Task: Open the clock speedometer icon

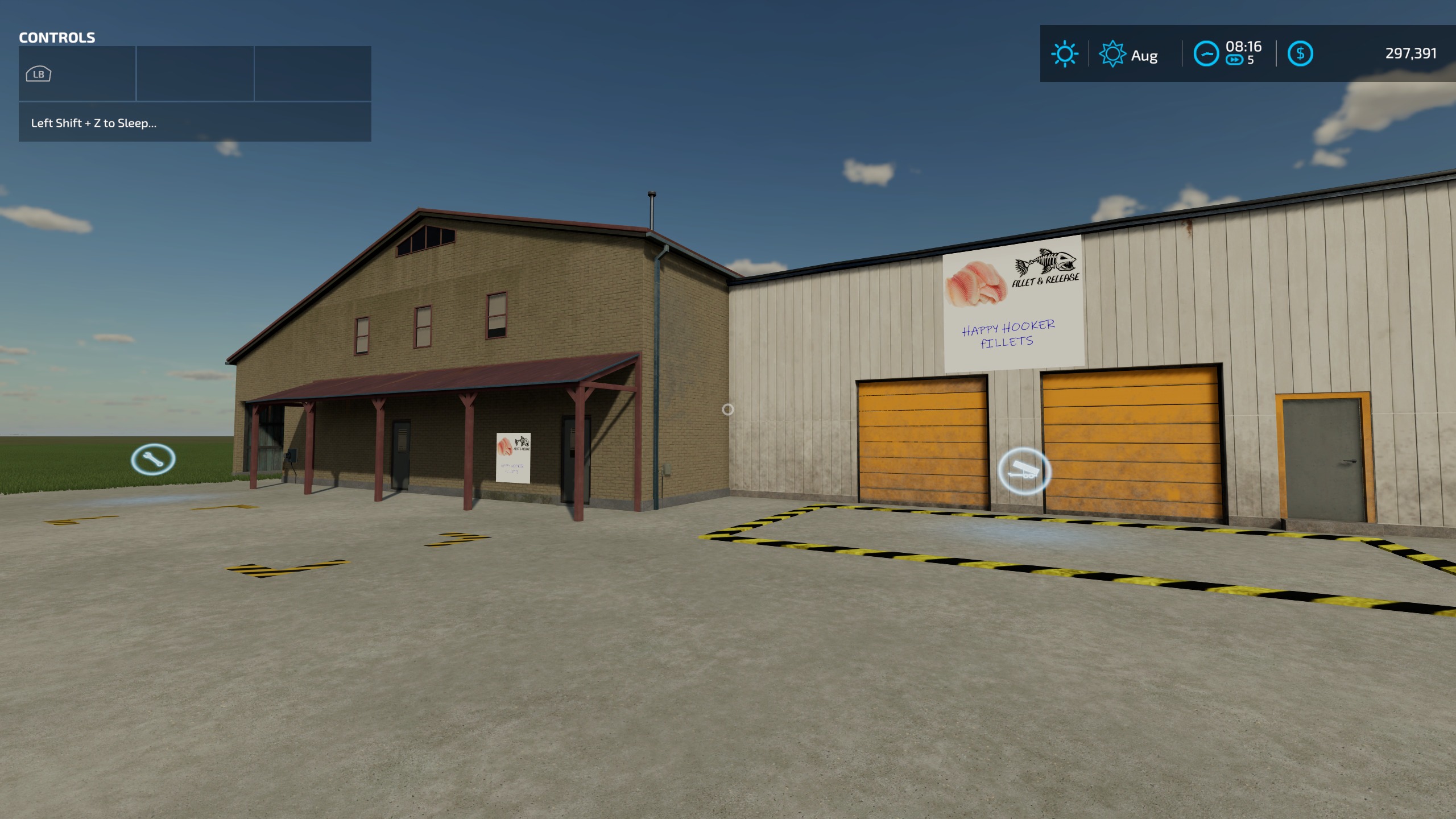Action: 1208,53
